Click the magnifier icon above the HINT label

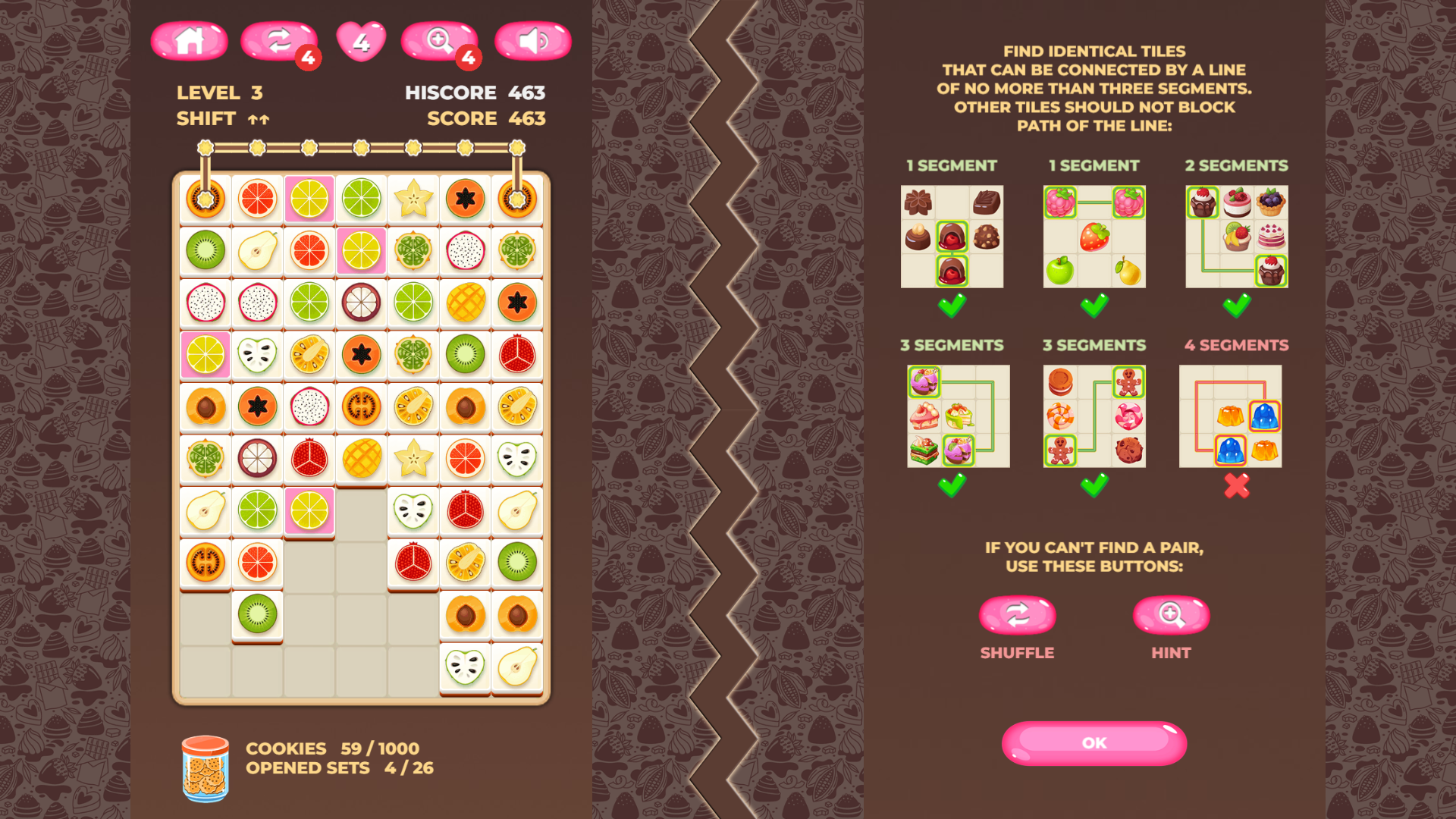pos(1171,614)
